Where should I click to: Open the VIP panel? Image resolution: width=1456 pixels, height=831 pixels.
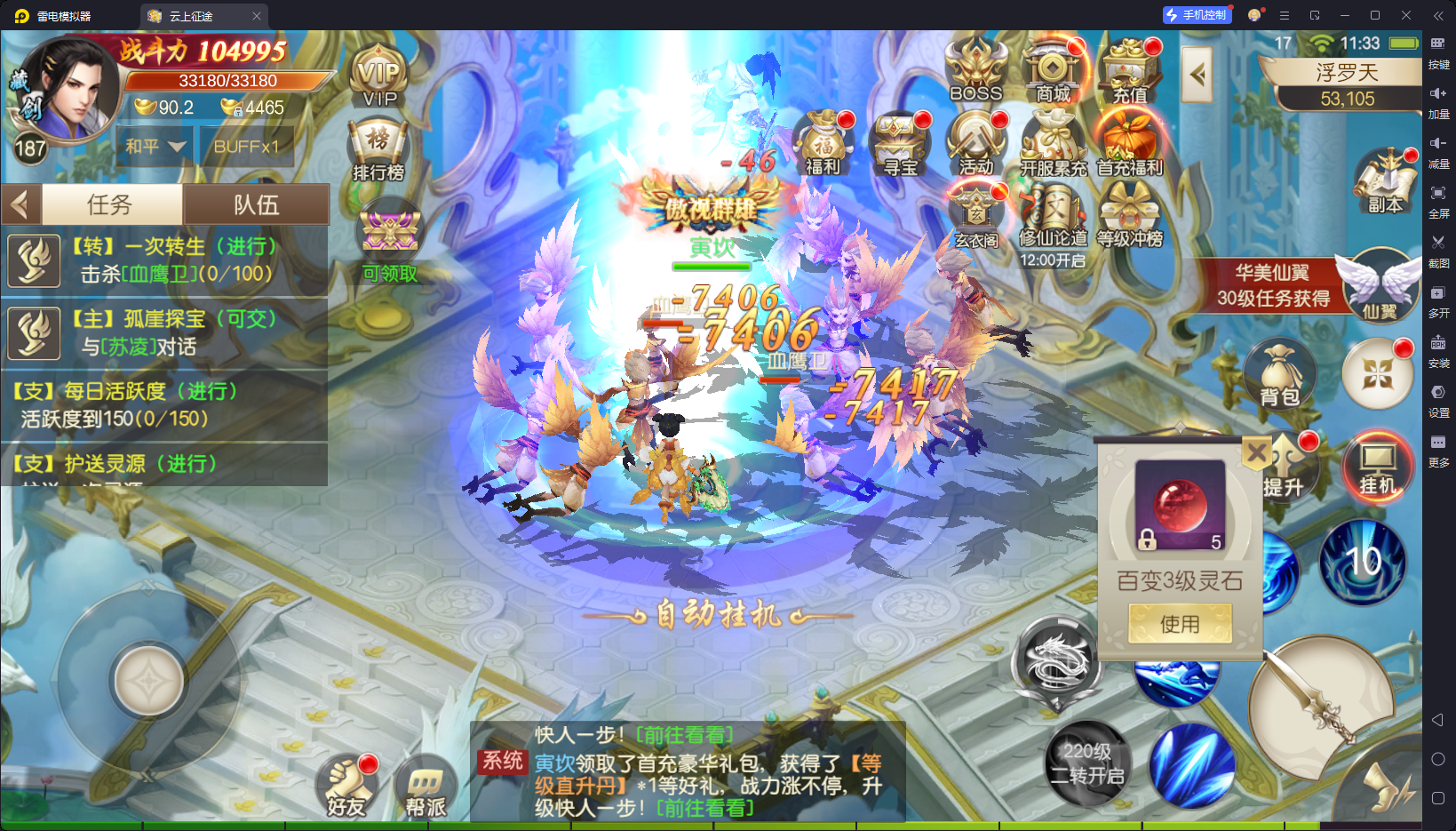pyautogui.click(x=379, y=77)
